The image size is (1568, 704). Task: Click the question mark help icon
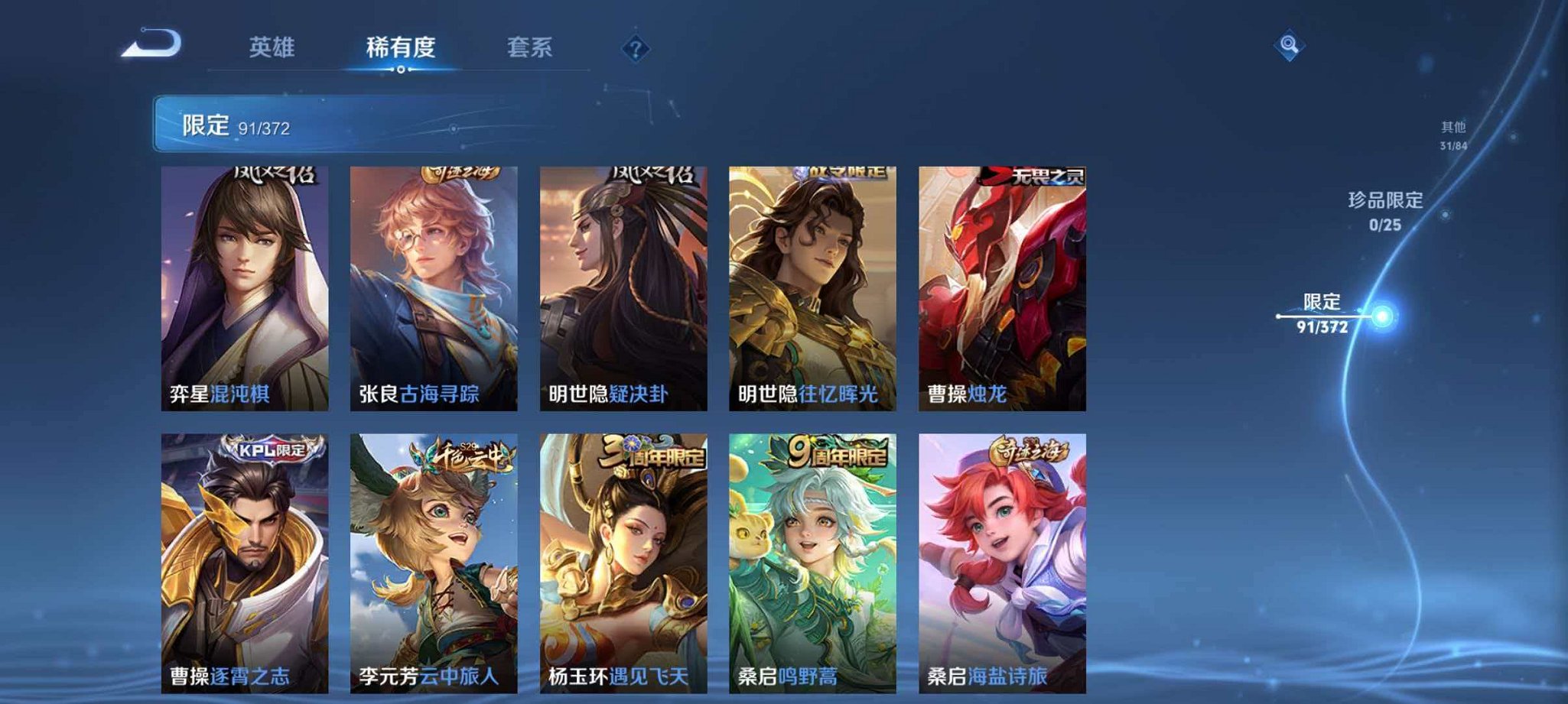[634, 49]
